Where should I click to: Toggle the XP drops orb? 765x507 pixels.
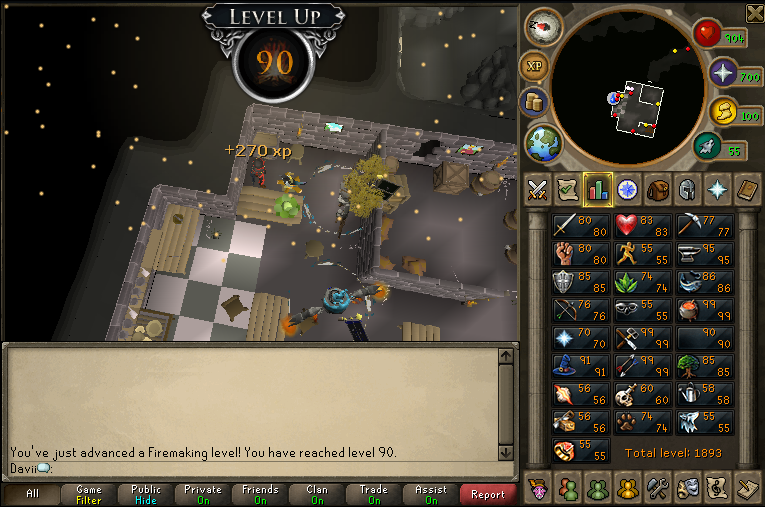(x=533, y=66)
